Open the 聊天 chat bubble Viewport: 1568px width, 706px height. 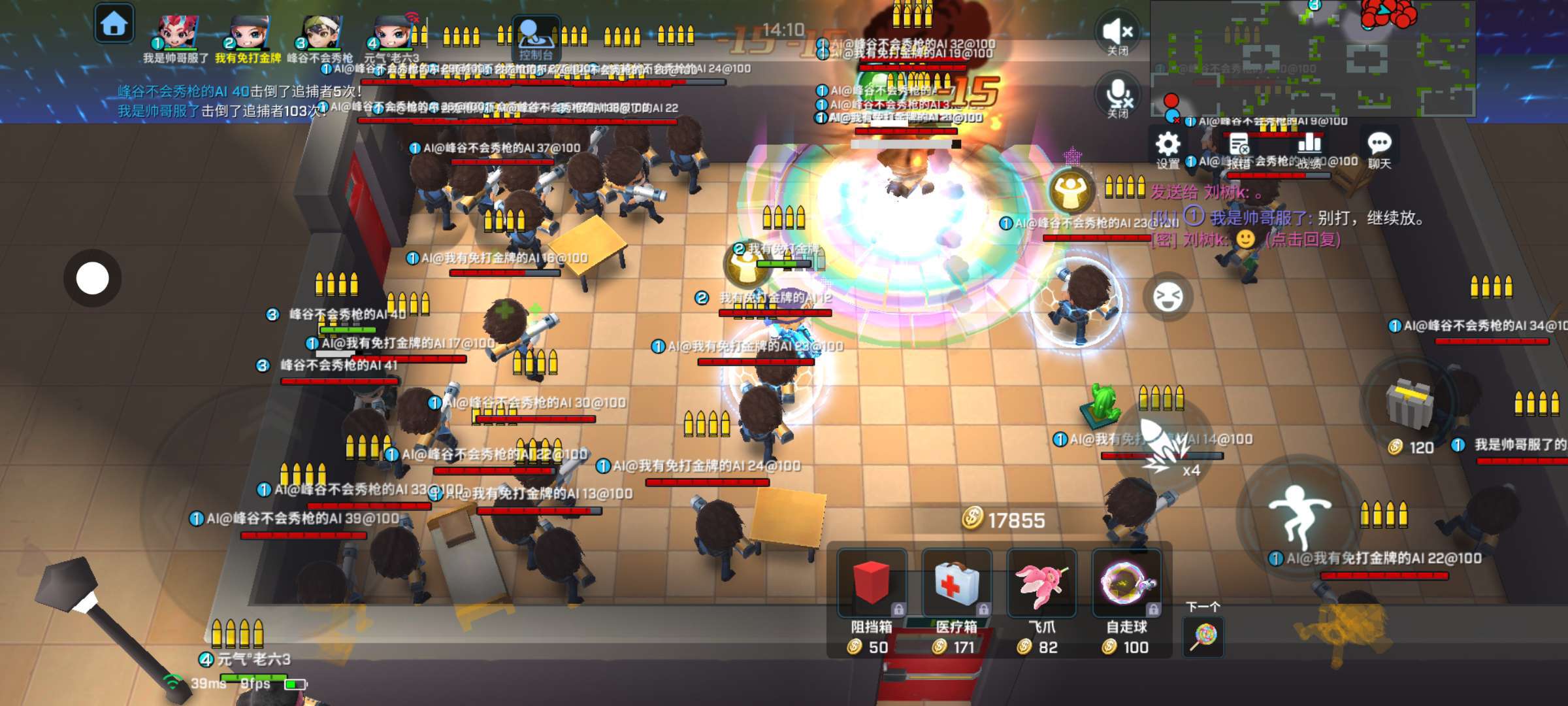(1379, 148)
